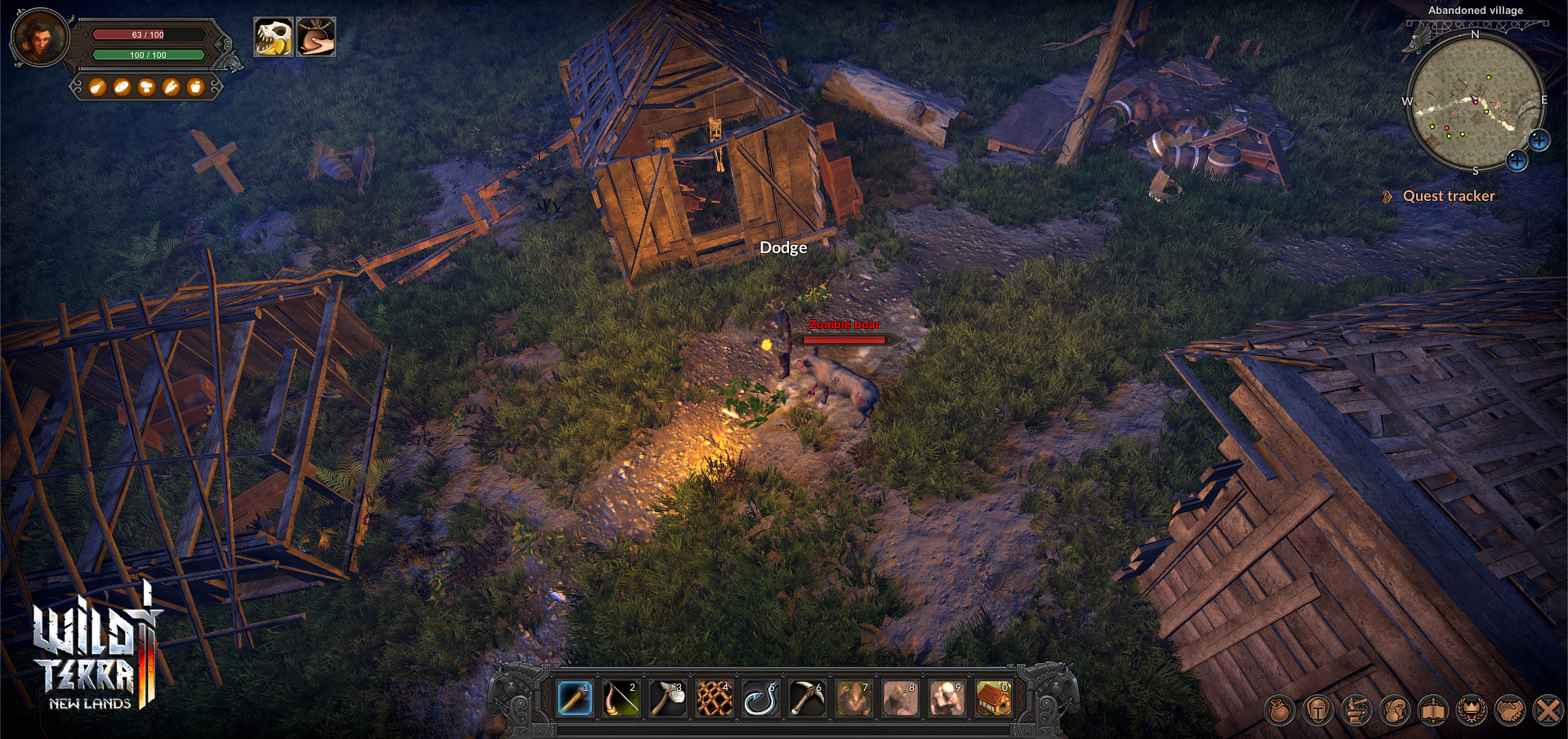Equip the bow from hotbar slot 2
The width and height of the screenshot is (1568, 739).
point(621,699)
